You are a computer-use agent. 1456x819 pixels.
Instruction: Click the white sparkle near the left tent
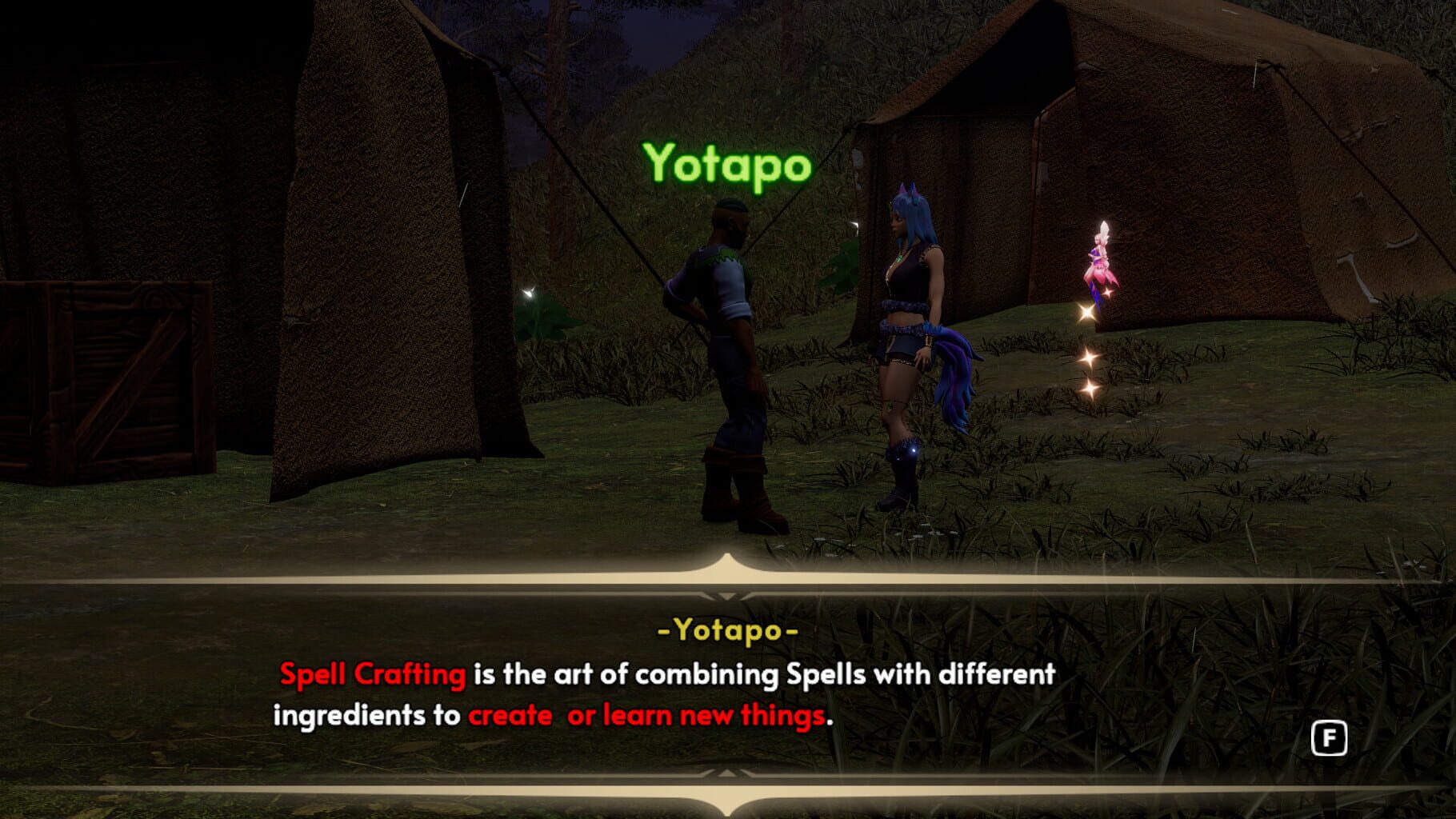click(527, 294)
